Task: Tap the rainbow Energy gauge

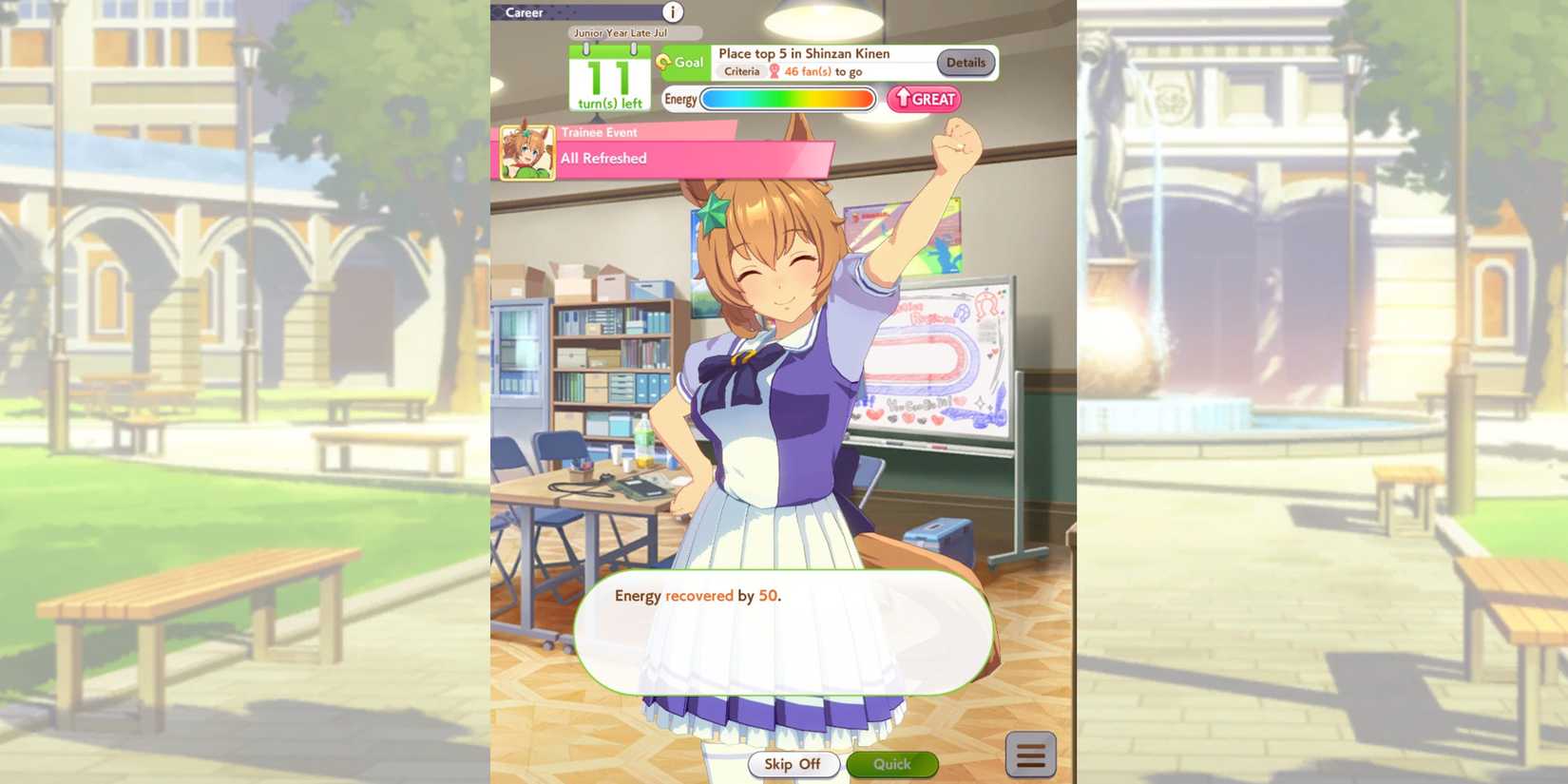Action: click(x=789, y=99)
